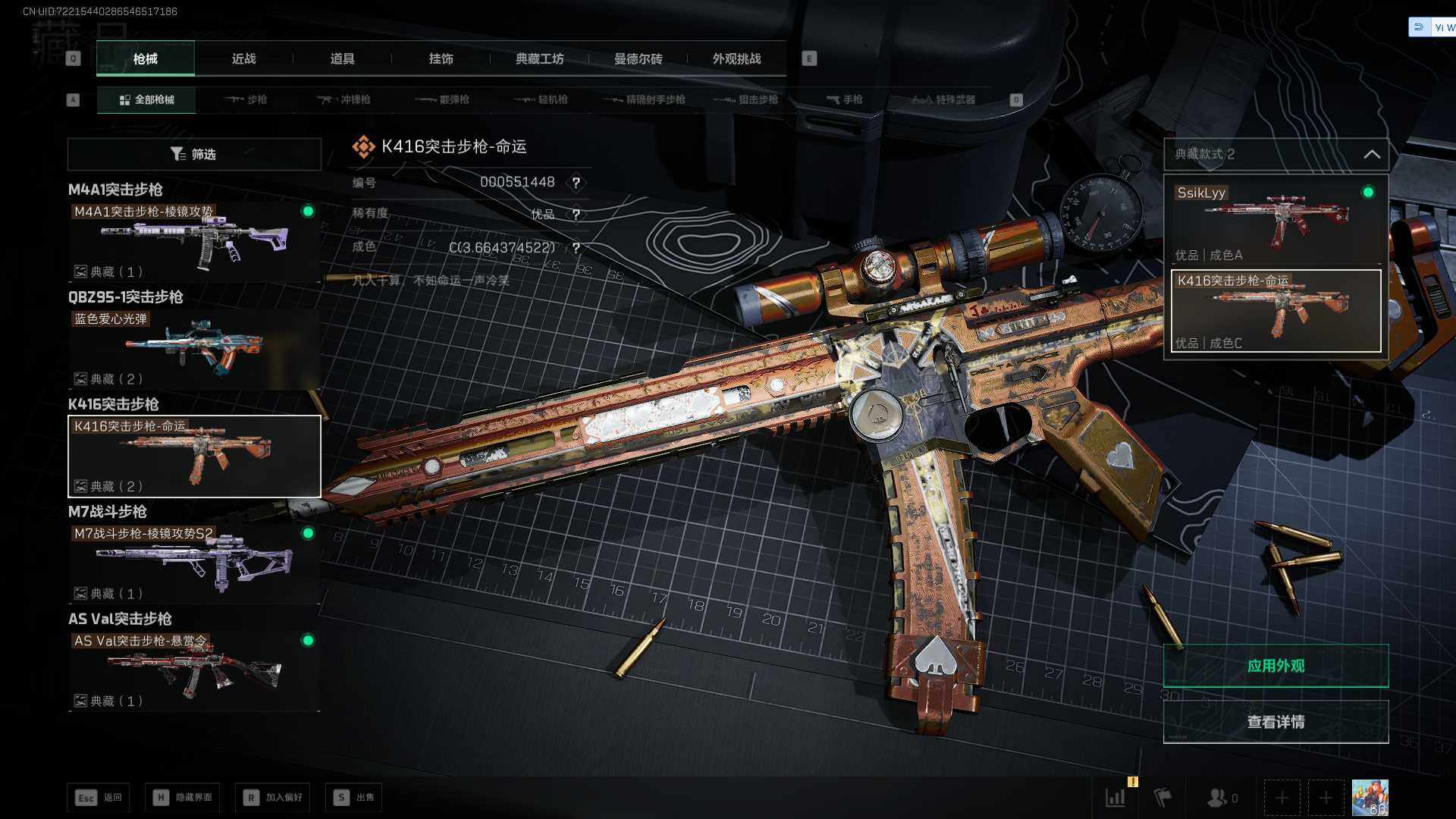Viewport: 1456px width, 819px height.
Task: Show only 手枪 pistols
Action: pyautogui.click(x=845, y=99)
